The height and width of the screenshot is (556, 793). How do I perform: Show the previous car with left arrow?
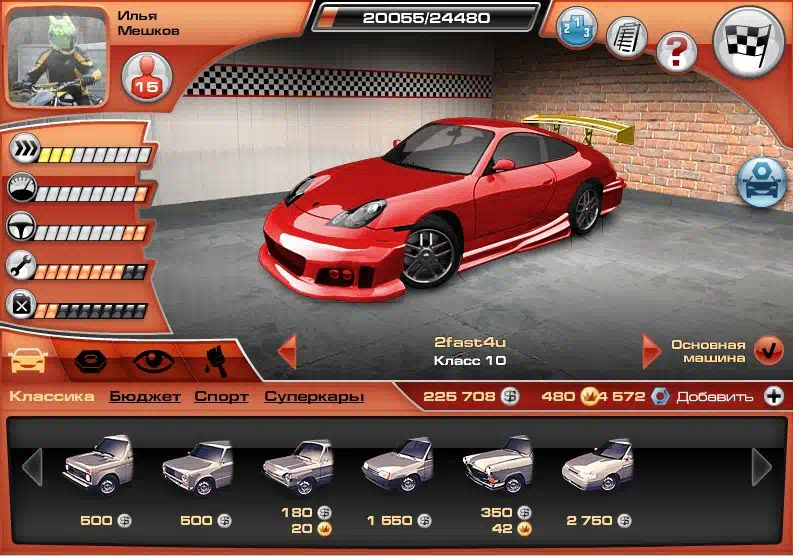click(x=287, y=351)
